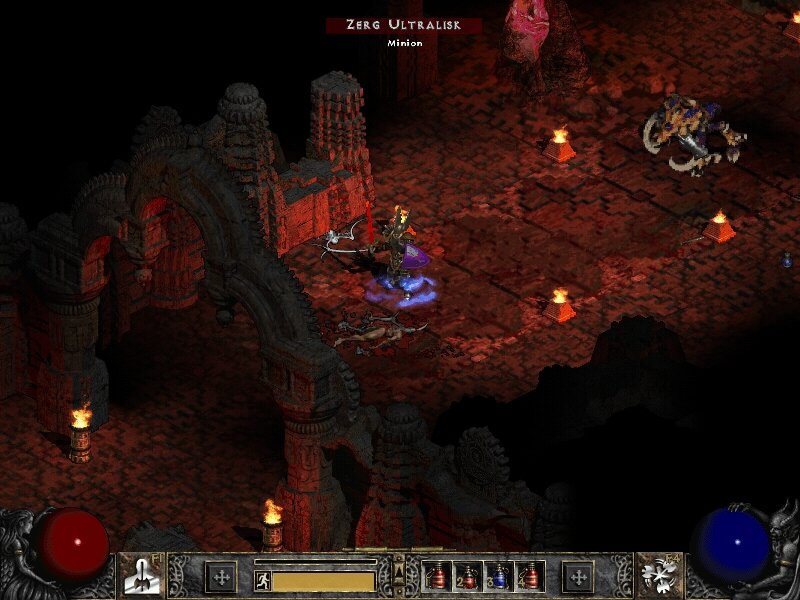This screenshot has width=800, height=600.
Task: Drink the blue mana potion in belt slot 3
Action: (499, 576)
